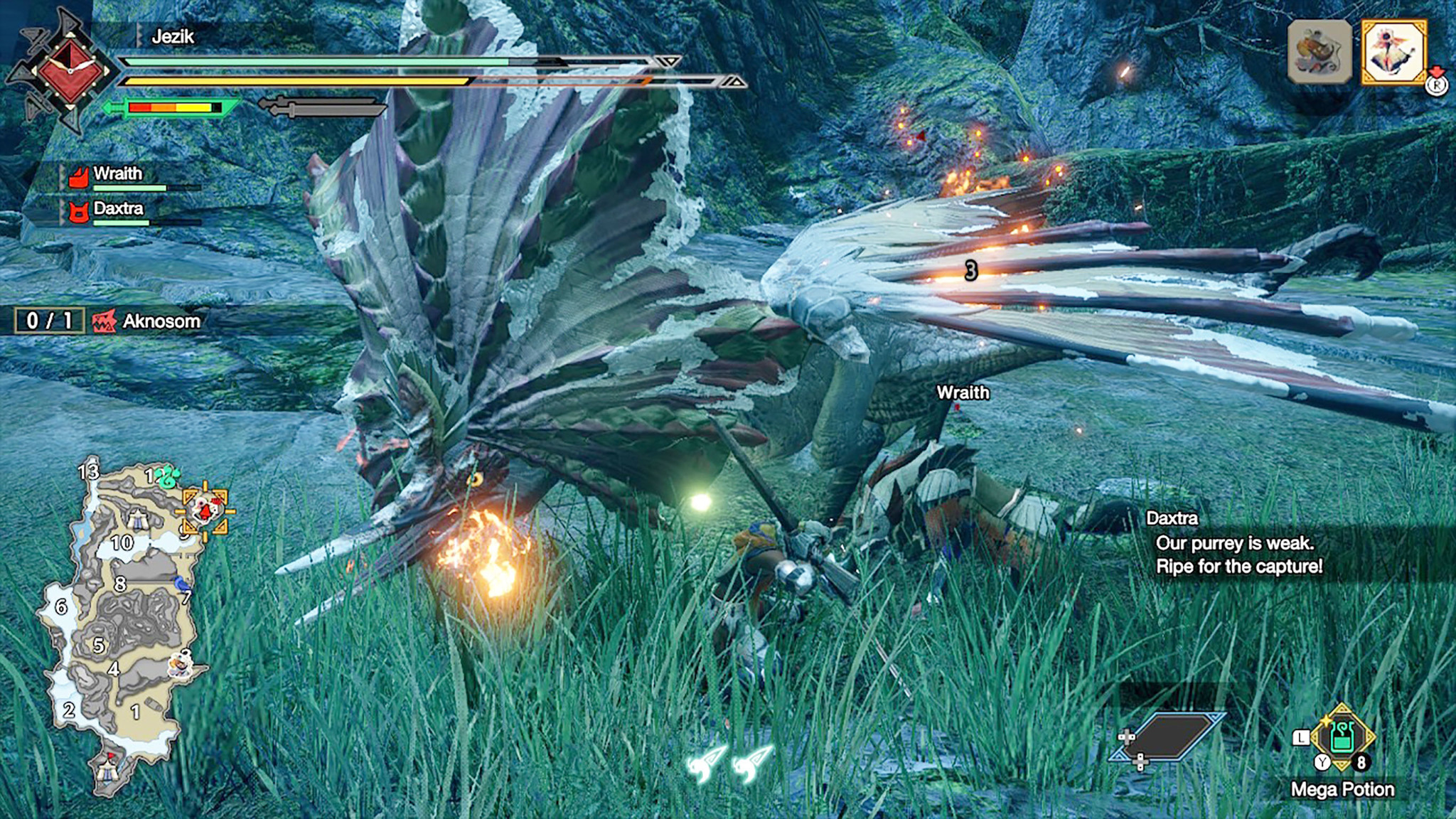Screen dimensions: 1456x819
Task: Click the camp tent marker on minimap
Action: (108, 769)
